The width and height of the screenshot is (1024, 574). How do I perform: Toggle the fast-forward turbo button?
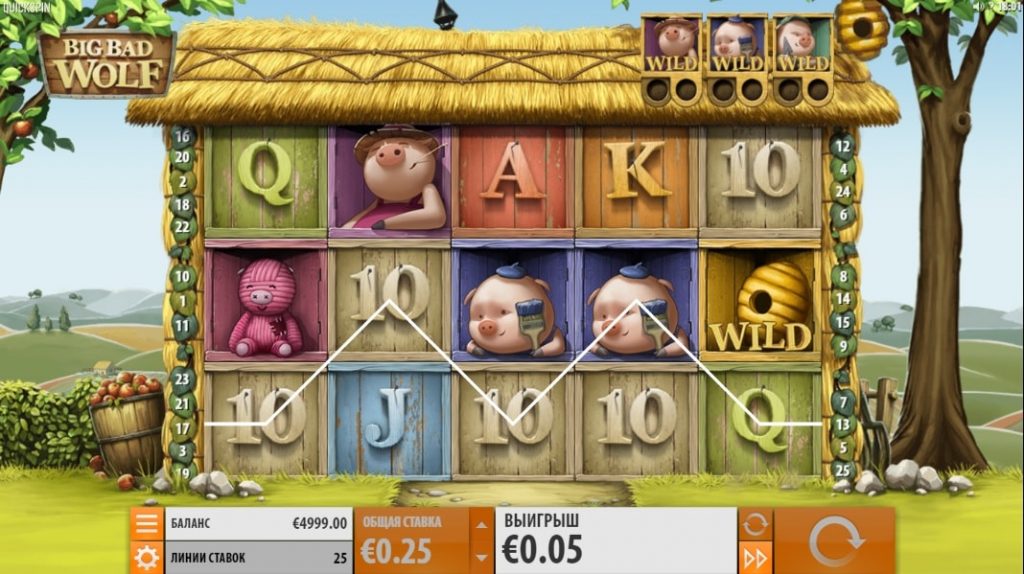[x=753, y=557]
